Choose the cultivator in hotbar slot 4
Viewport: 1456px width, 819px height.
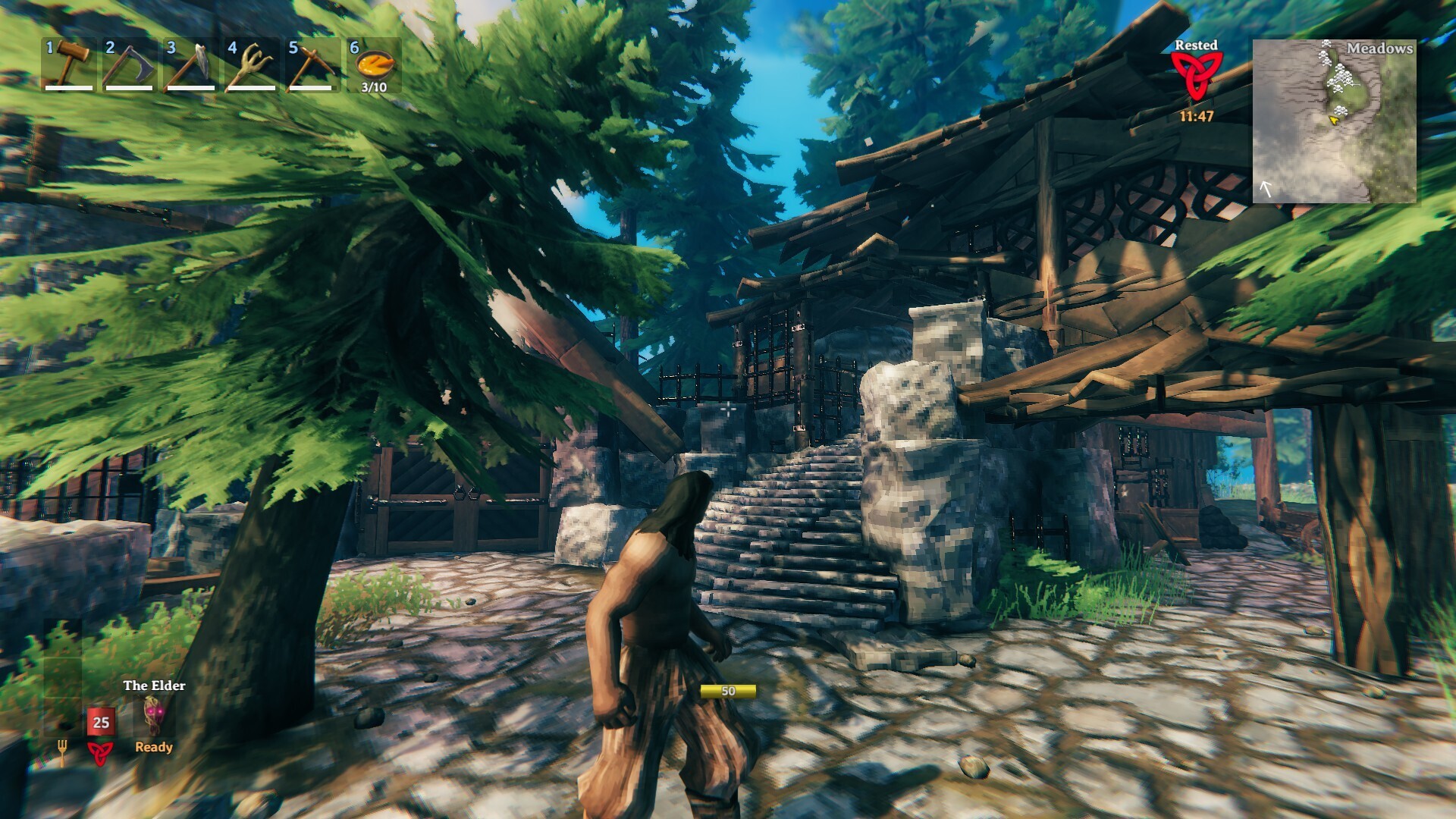tap(252, 64)
